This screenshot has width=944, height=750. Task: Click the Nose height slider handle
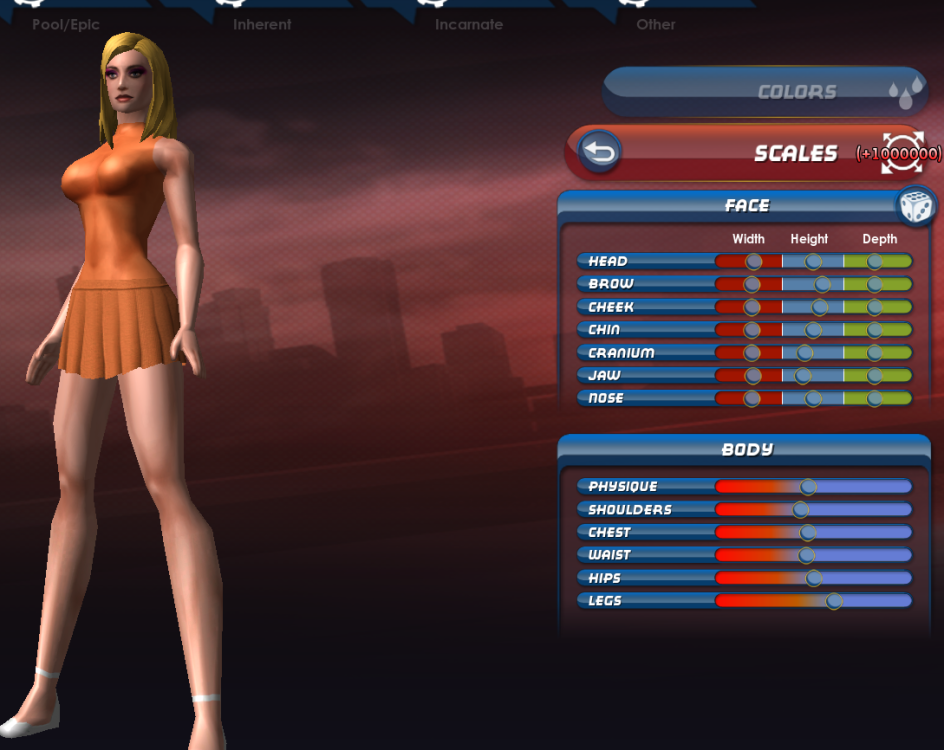click(x=813, y=398)
